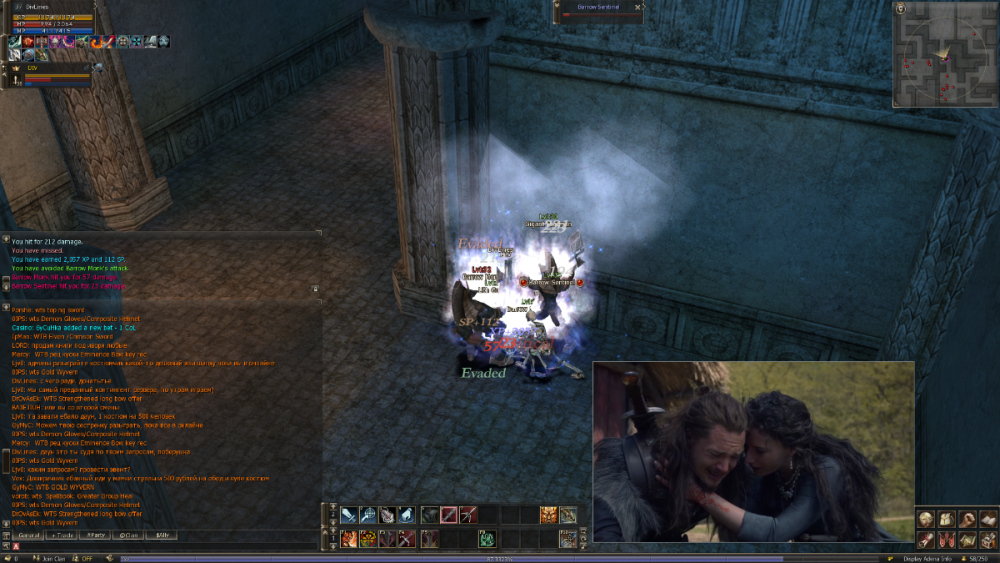Switch to the Ally chat tab
The image size is (1000, 563).
coord(161,535)
